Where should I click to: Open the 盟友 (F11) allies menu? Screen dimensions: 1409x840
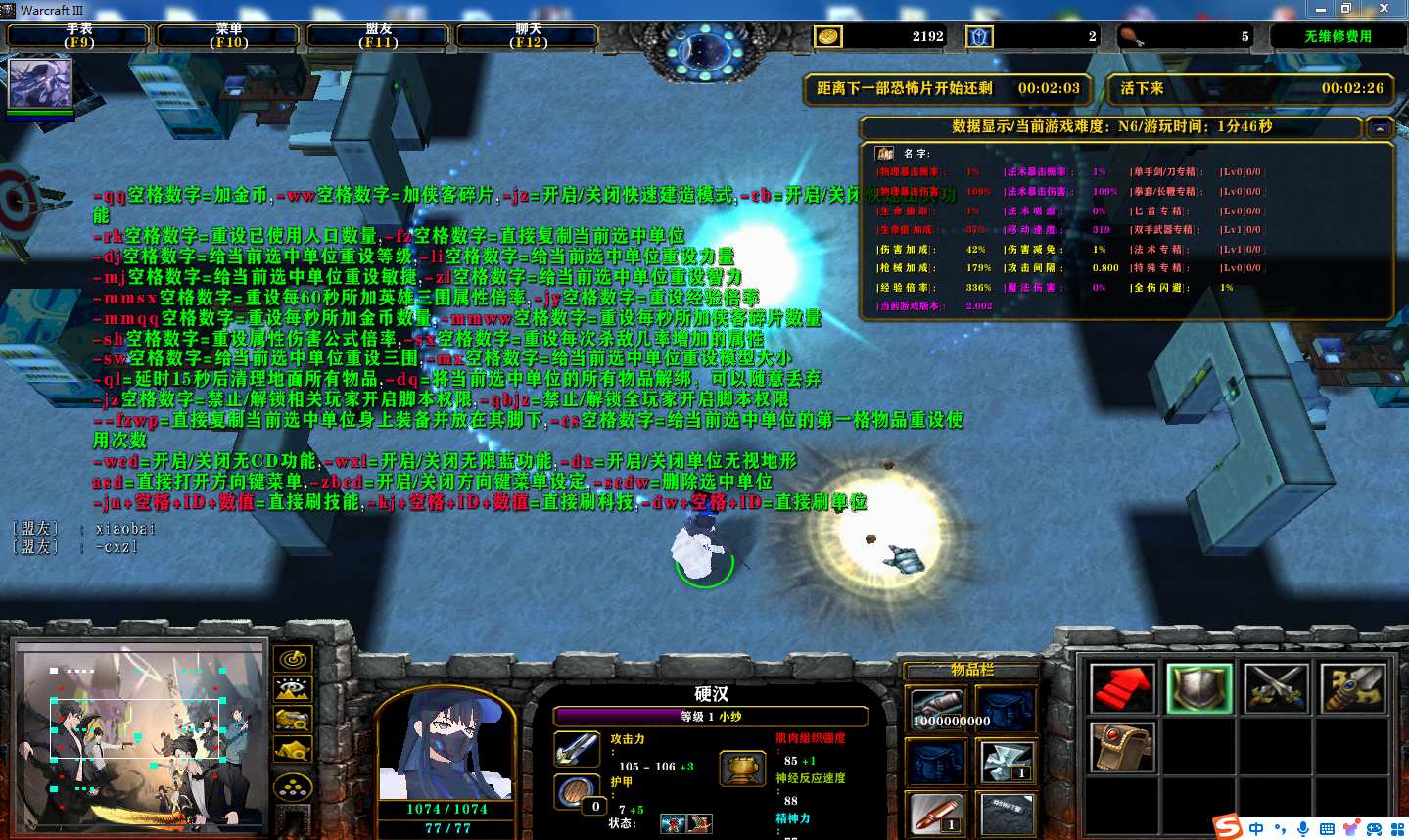[x=379, y=36]
